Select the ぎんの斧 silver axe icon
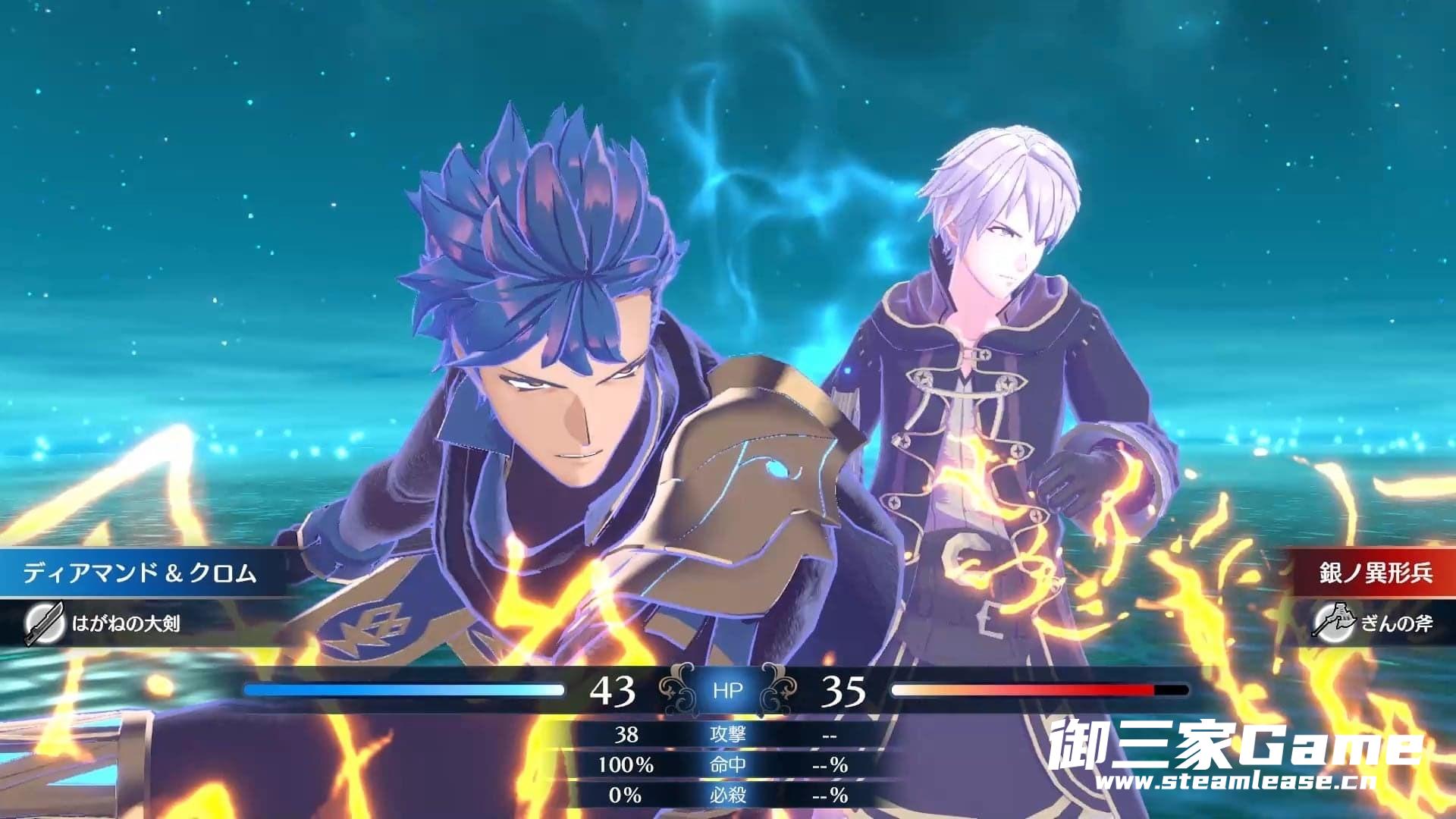Screen dimensions: 1456x819 tap(1334, 623)
